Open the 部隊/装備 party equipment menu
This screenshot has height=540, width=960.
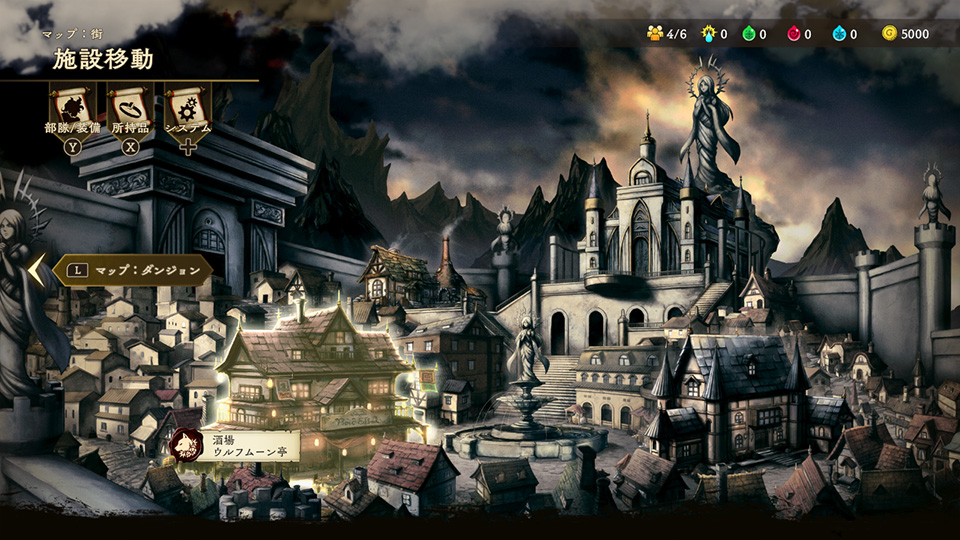[73, 108]
